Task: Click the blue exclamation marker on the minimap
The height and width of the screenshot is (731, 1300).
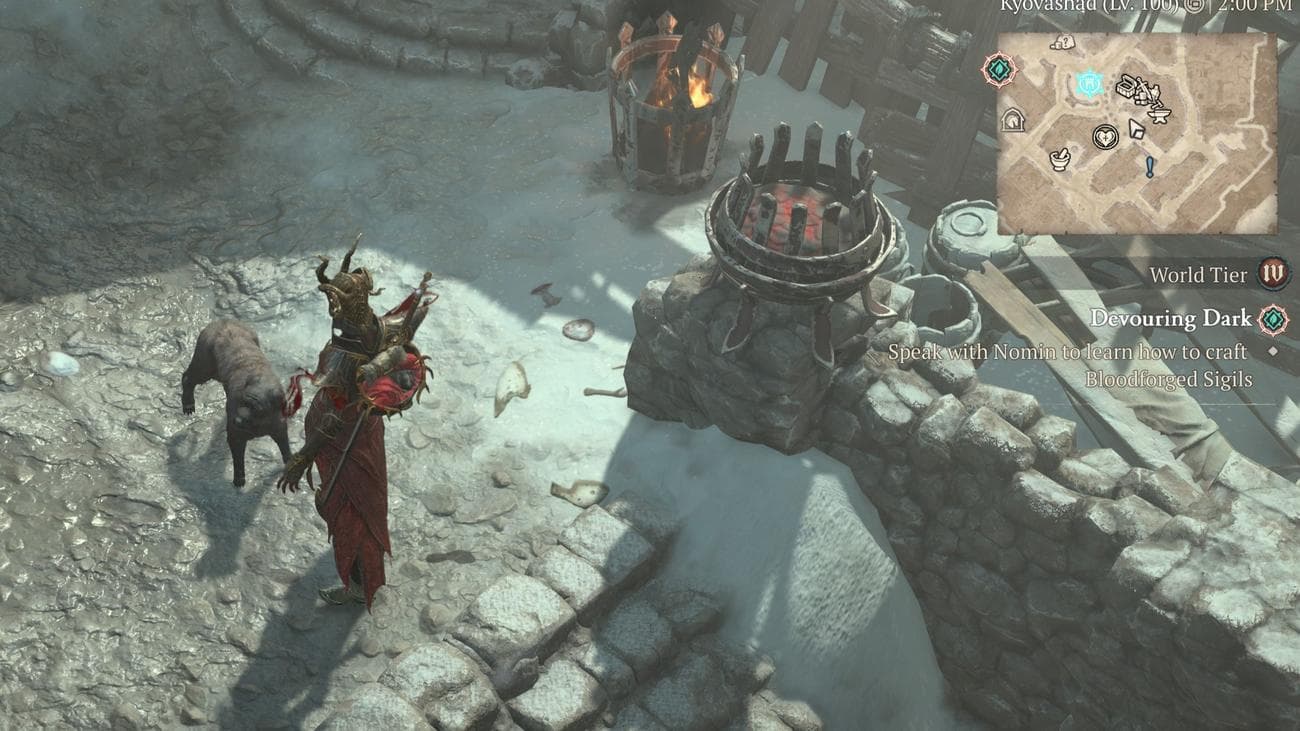Action: coord(1150,165)
